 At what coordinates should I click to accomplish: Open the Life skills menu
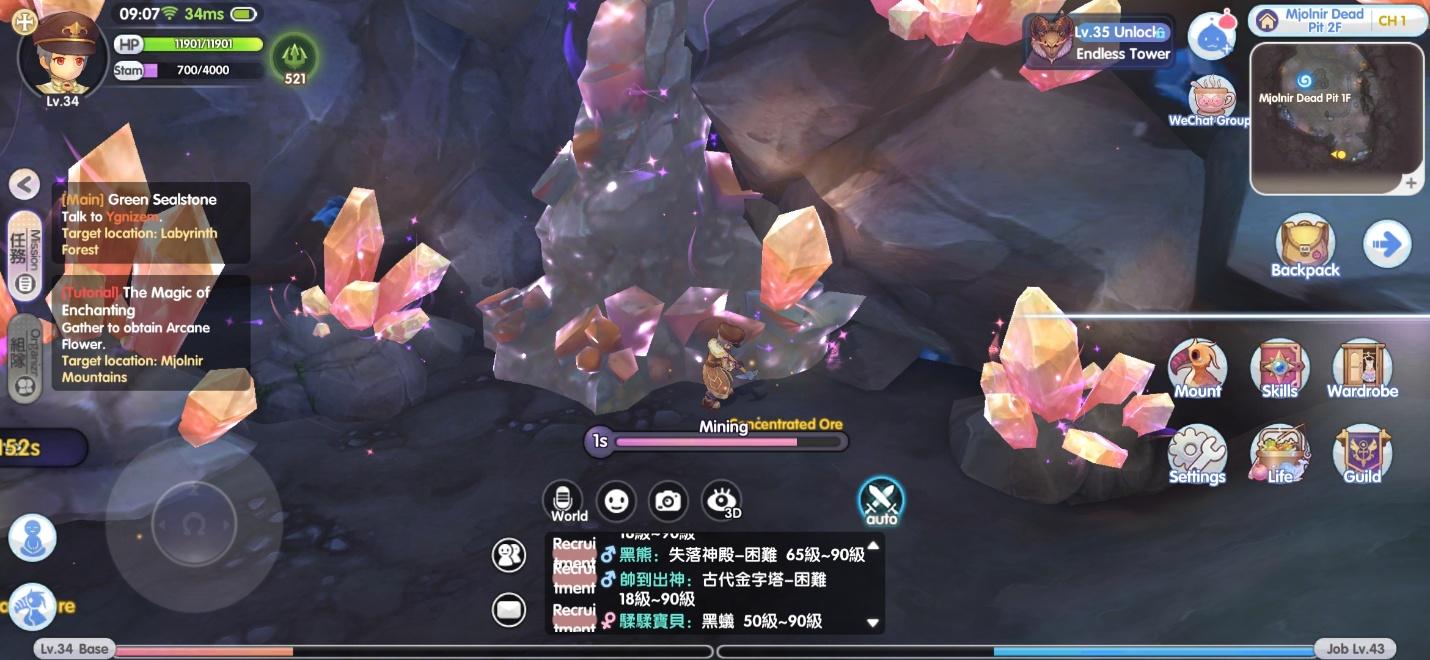tap(1279, 453)
